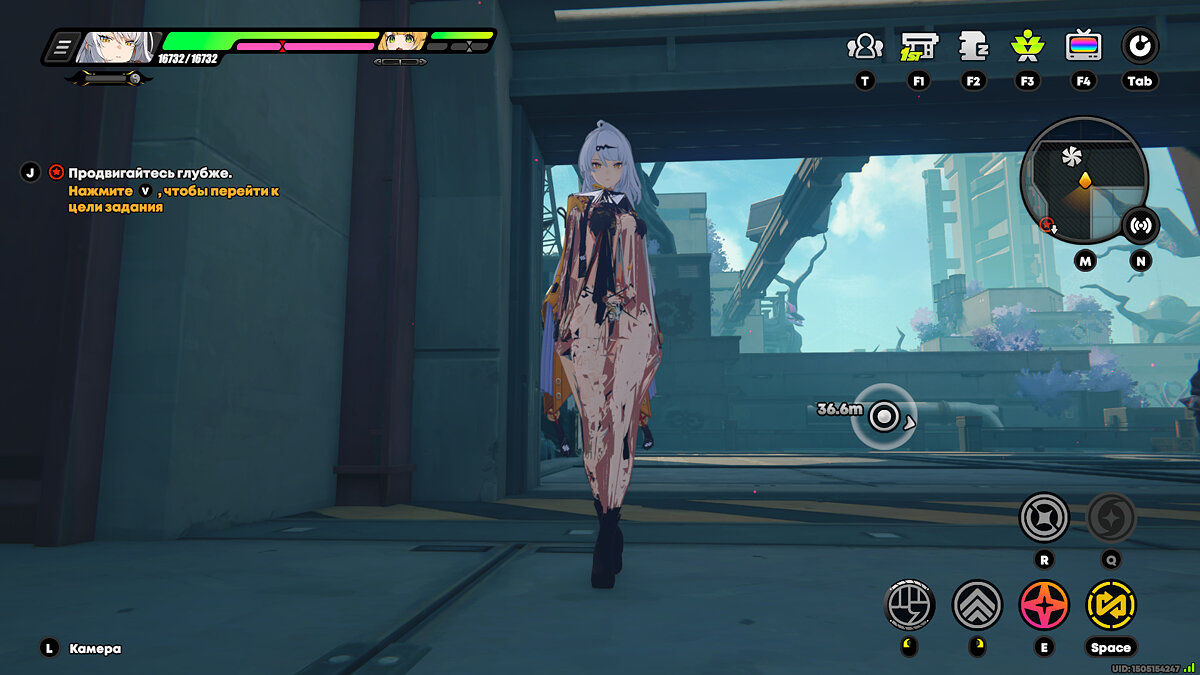Perform the fist basic attack

pos(909,605)
